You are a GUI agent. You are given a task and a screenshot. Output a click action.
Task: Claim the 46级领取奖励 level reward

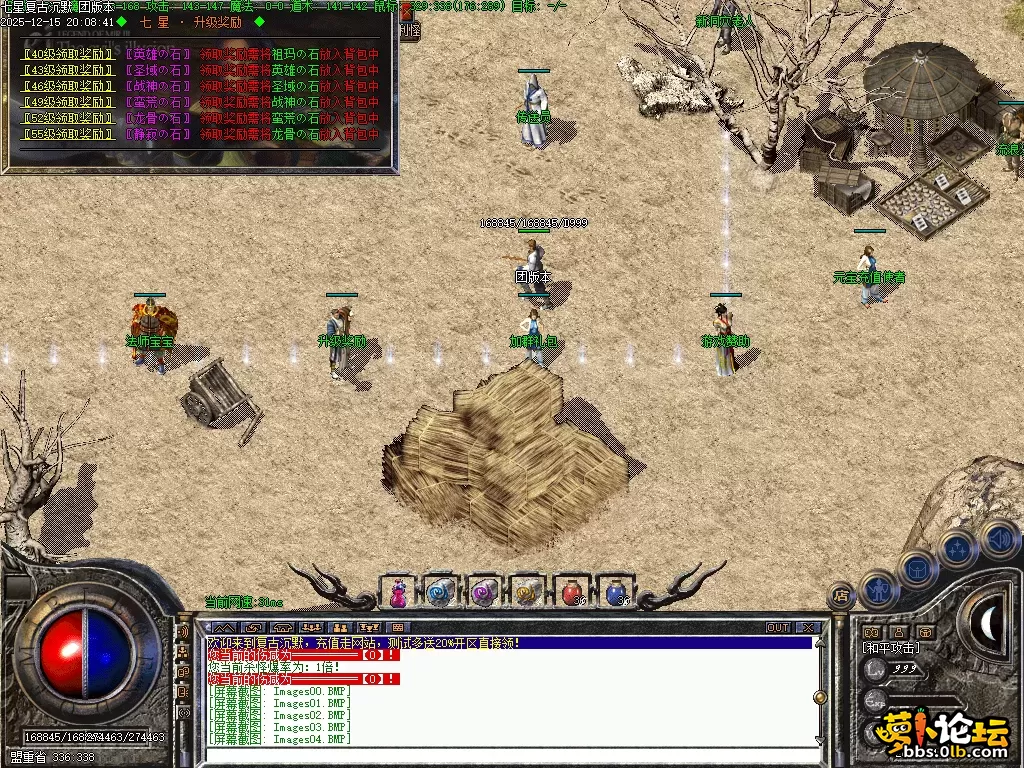pos(67,86)
